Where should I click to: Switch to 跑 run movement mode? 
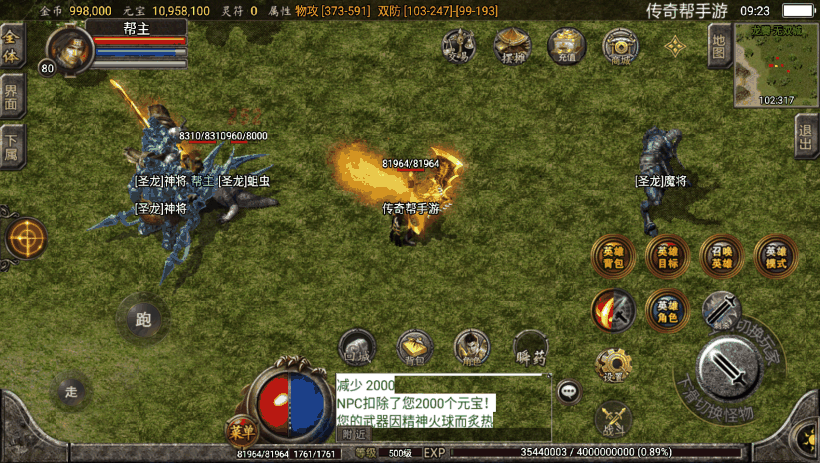pyautogui.click(x=142, y=320)
